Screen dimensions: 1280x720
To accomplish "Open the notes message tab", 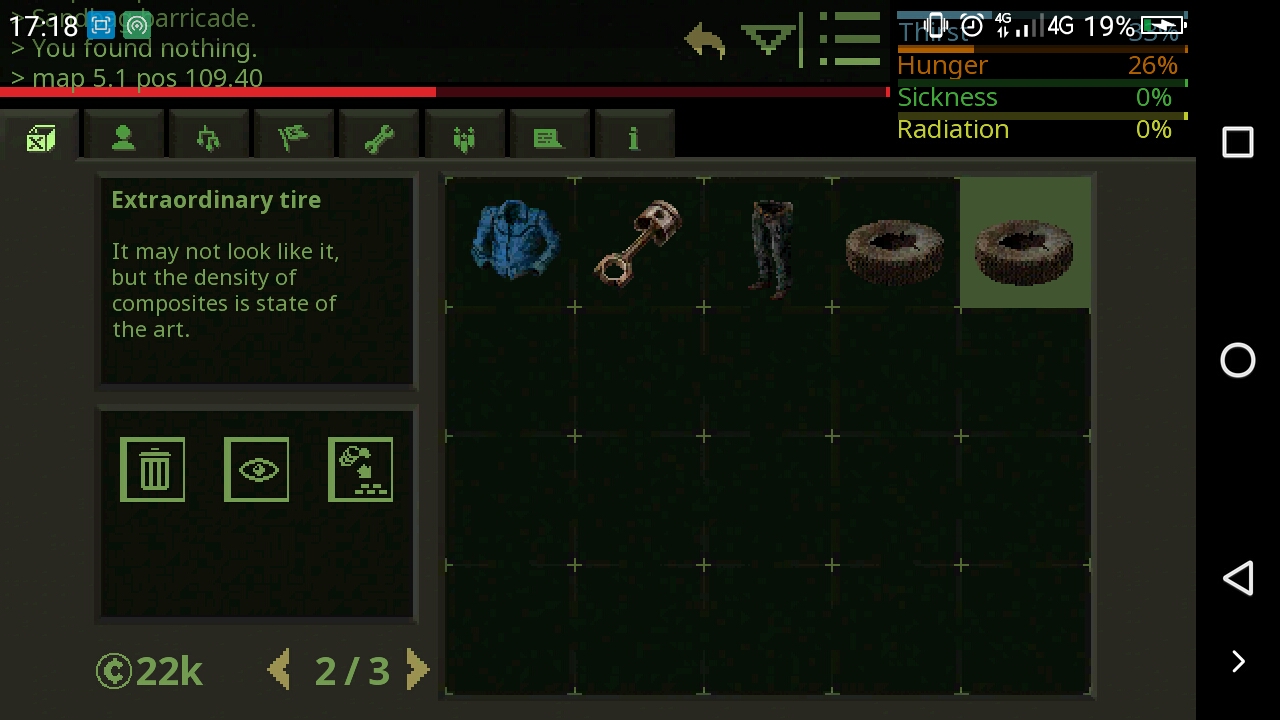I will [548, 134].
